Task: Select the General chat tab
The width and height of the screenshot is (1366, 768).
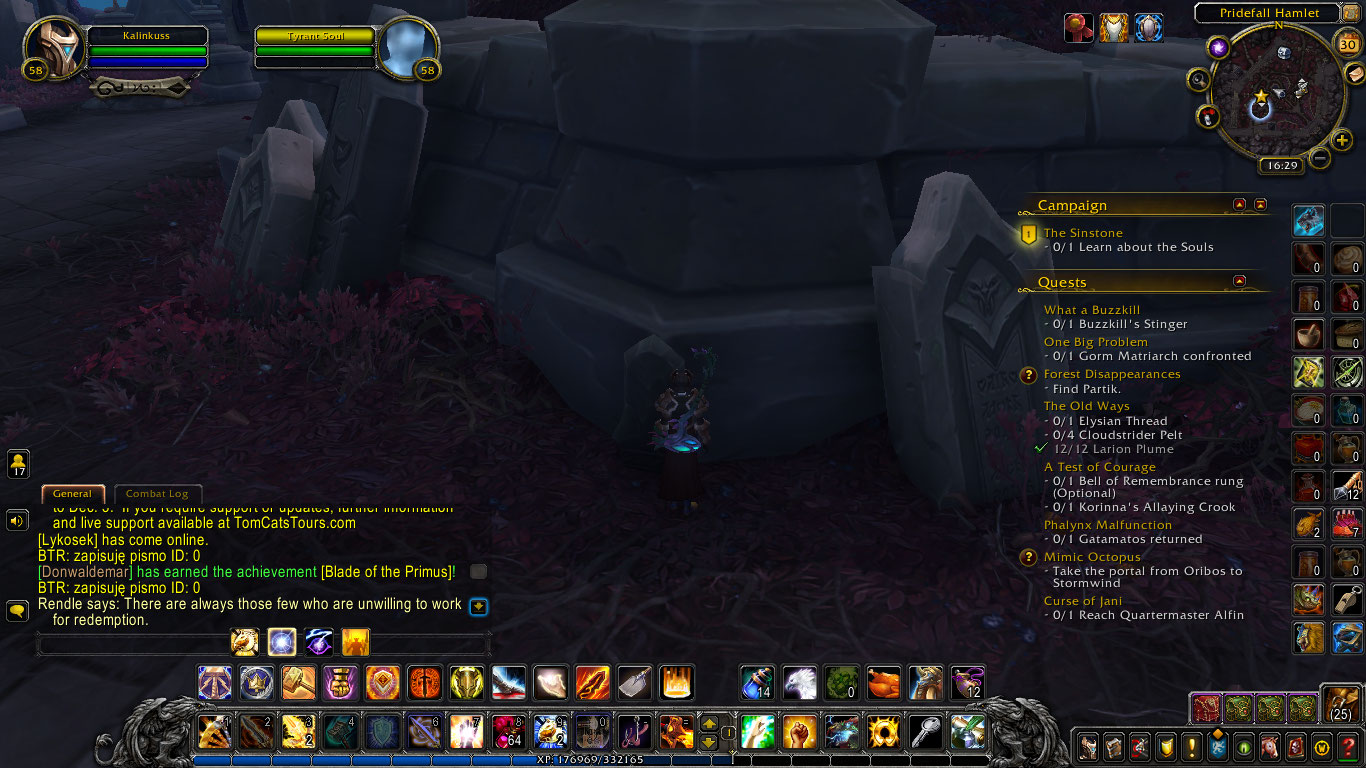Action: coord(72,494)
